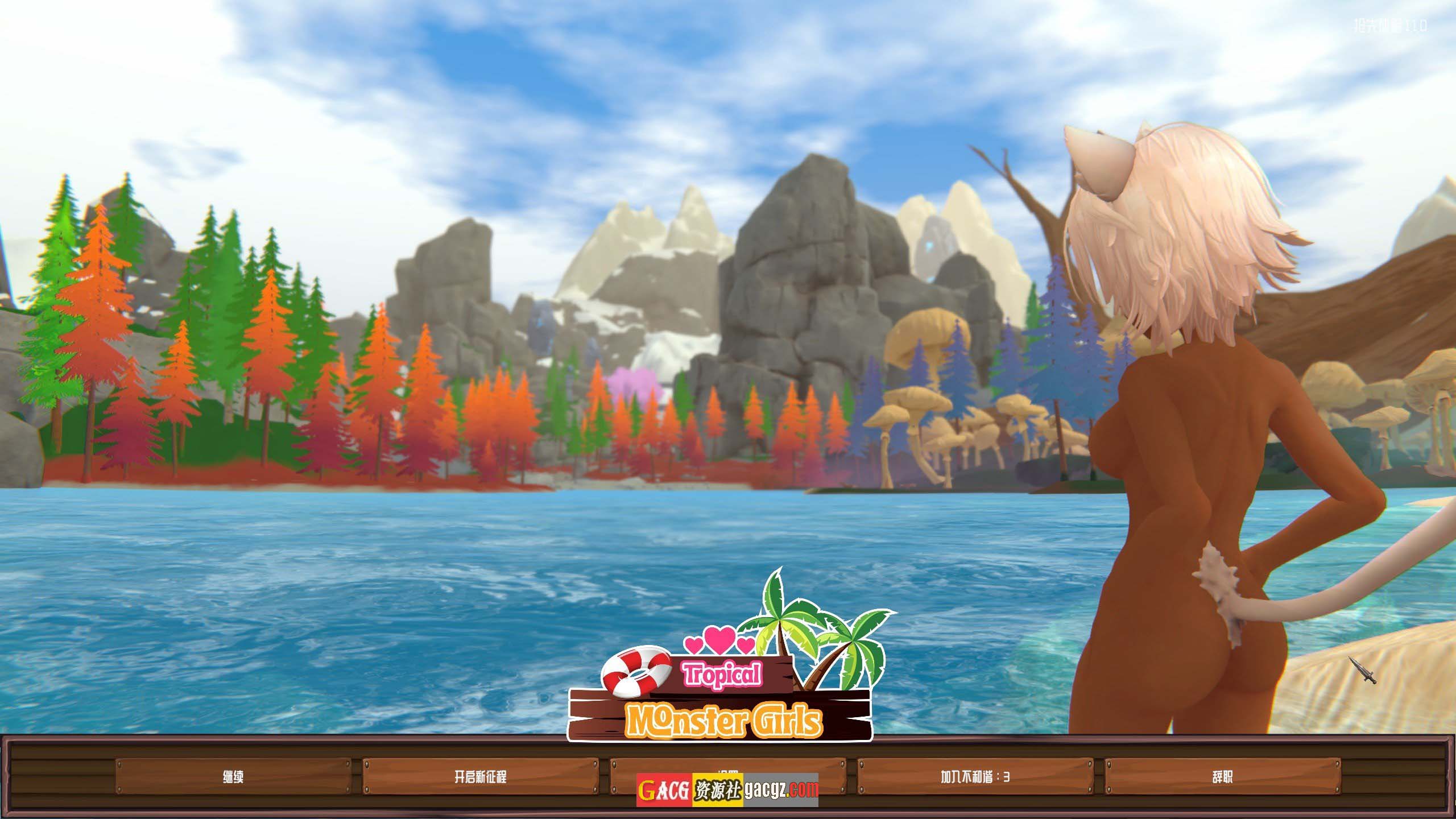
Task: Start a new journey with 开启新征程
Action: point(481,777)
